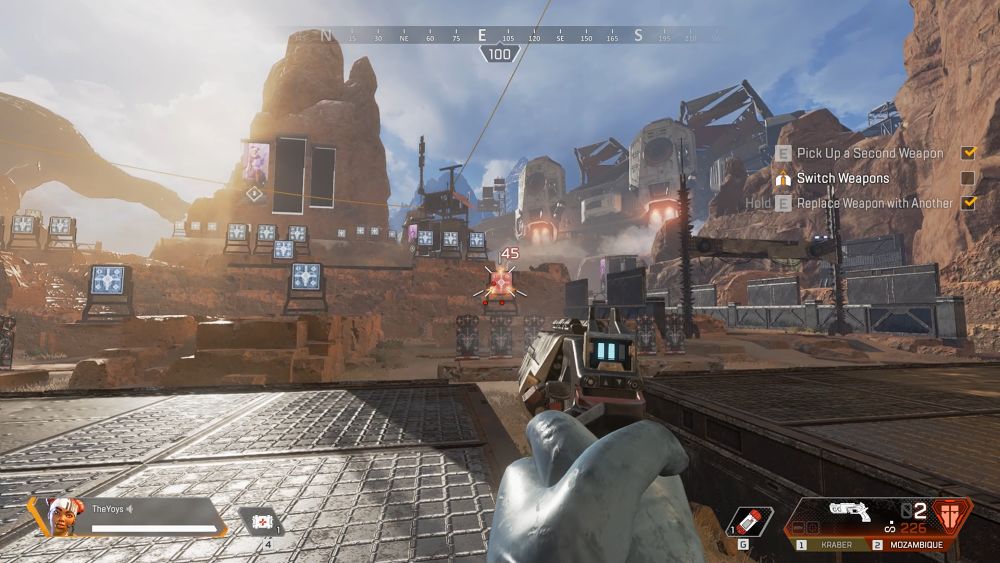Toggle the Replace Weapon with Another checkbox

pyautogui.click(x=968, y=203)
